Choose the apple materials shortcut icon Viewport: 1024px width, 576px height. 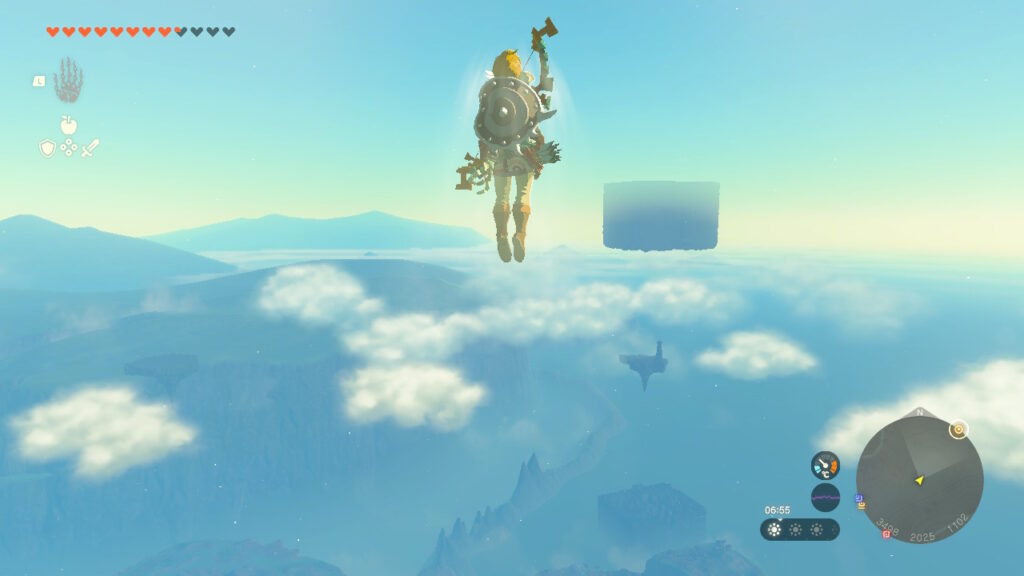[x=69, y=125]
